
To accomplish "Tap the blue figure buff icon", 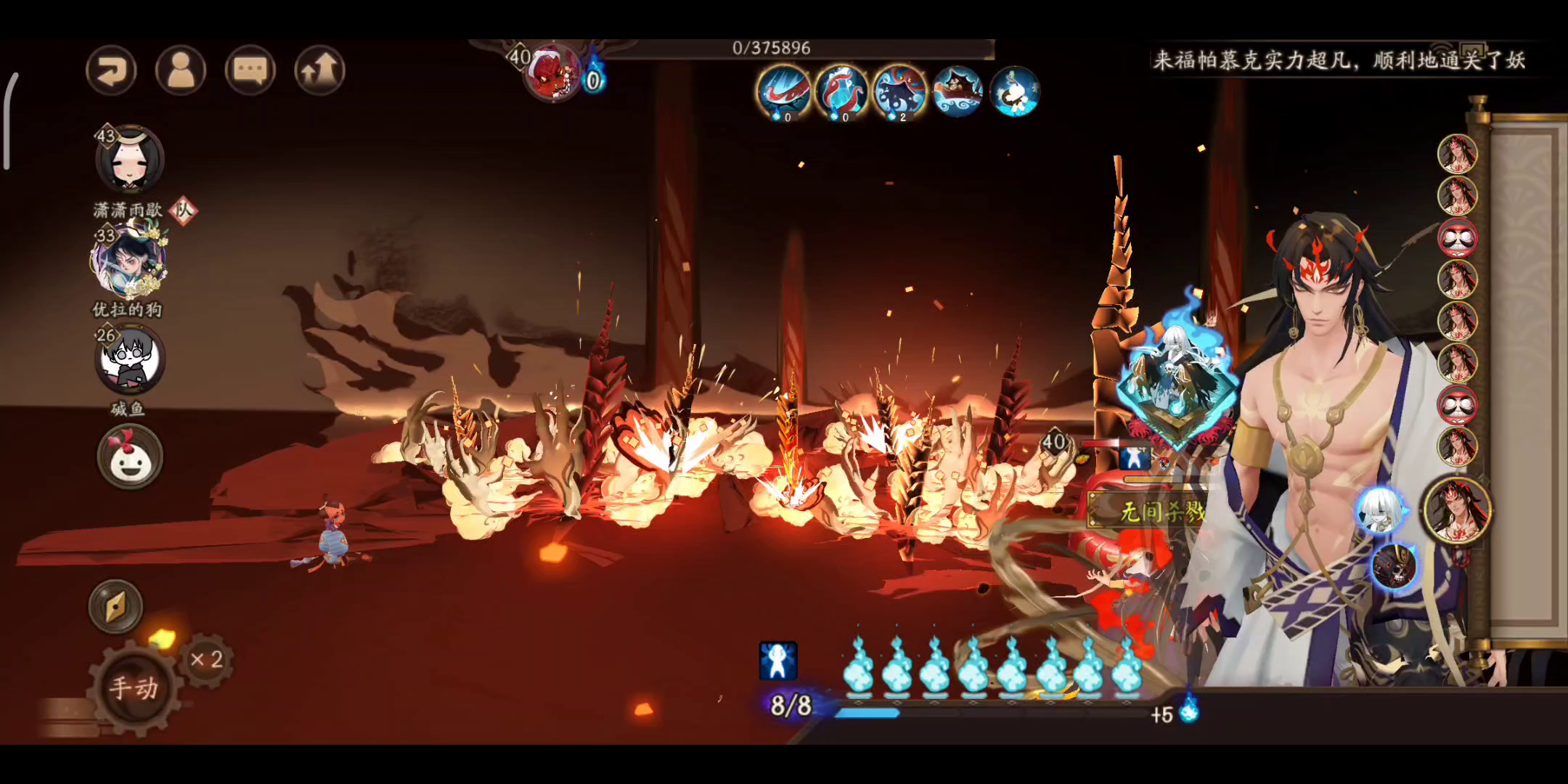I will (777, 661).
